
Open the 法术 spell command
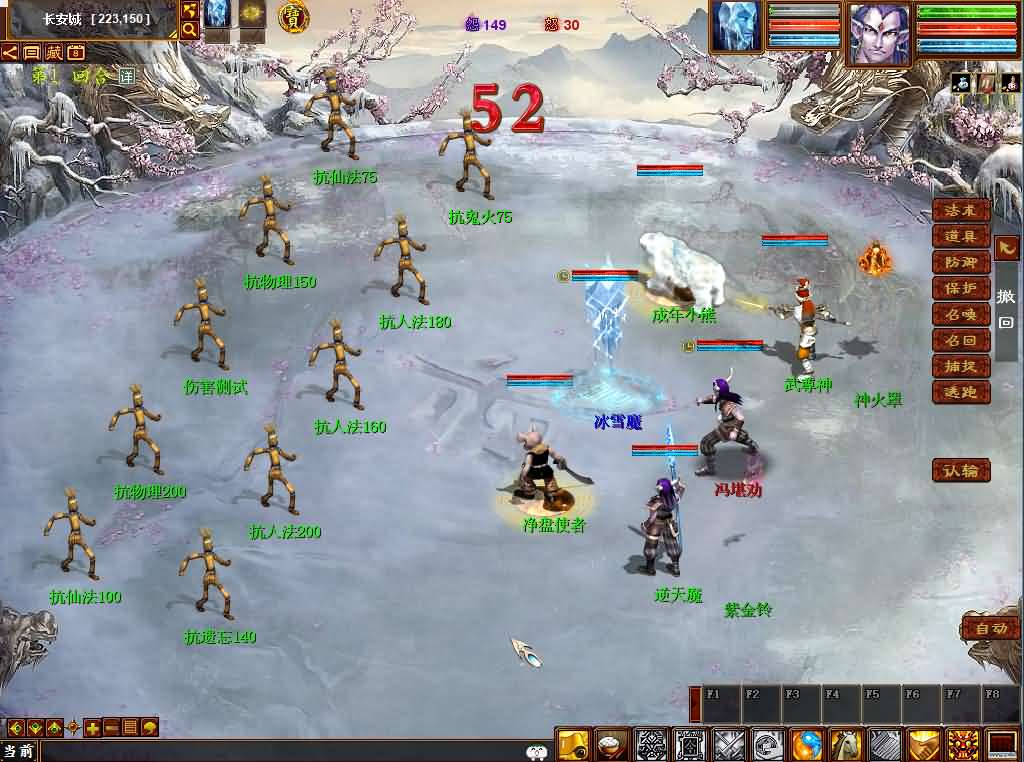[961, 210]
